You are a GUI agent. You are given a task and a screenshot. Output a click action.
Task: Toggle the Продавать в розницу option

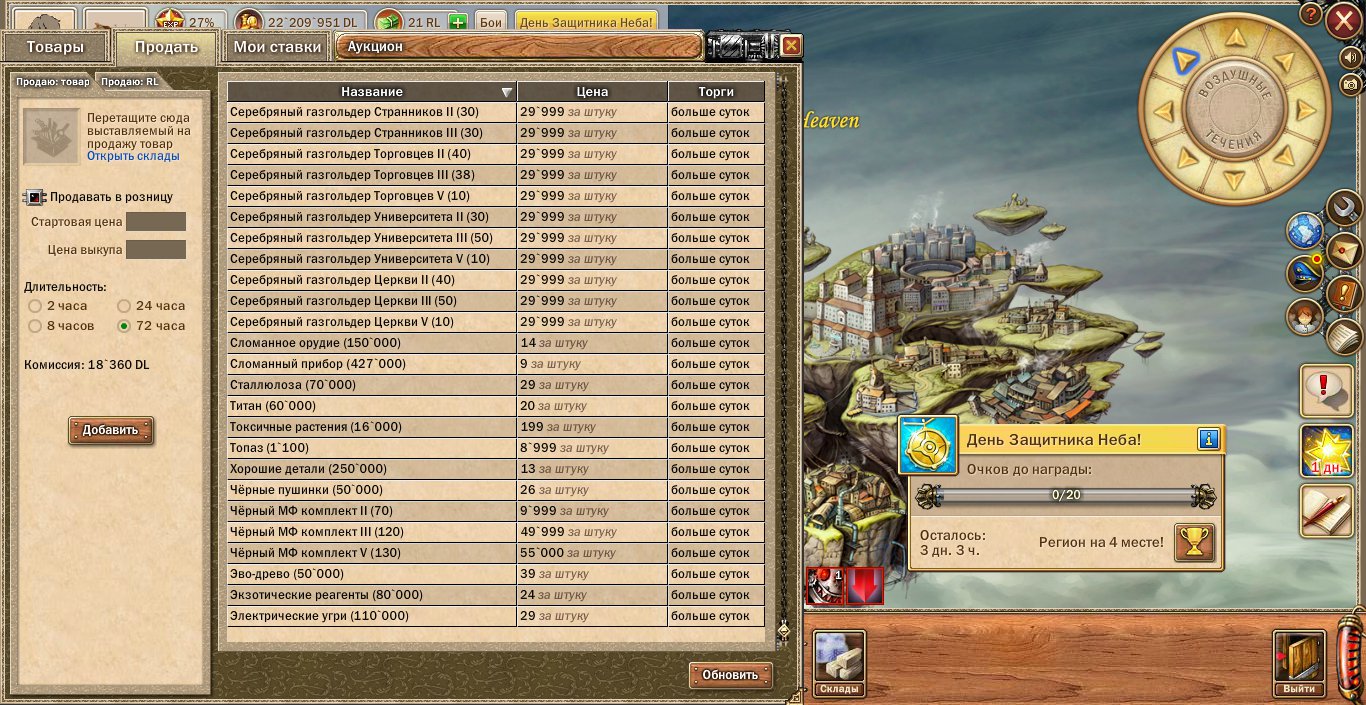coord(35,197)
